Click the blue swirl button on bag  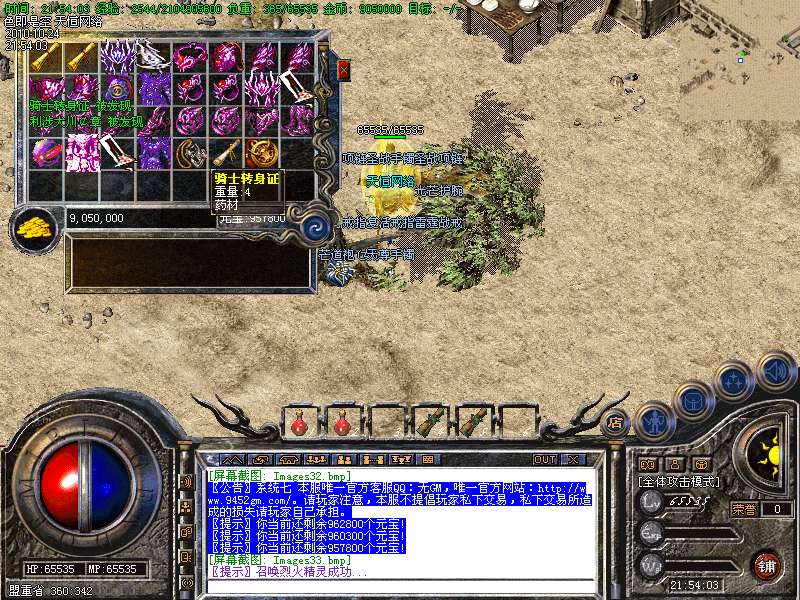point(316,226)
